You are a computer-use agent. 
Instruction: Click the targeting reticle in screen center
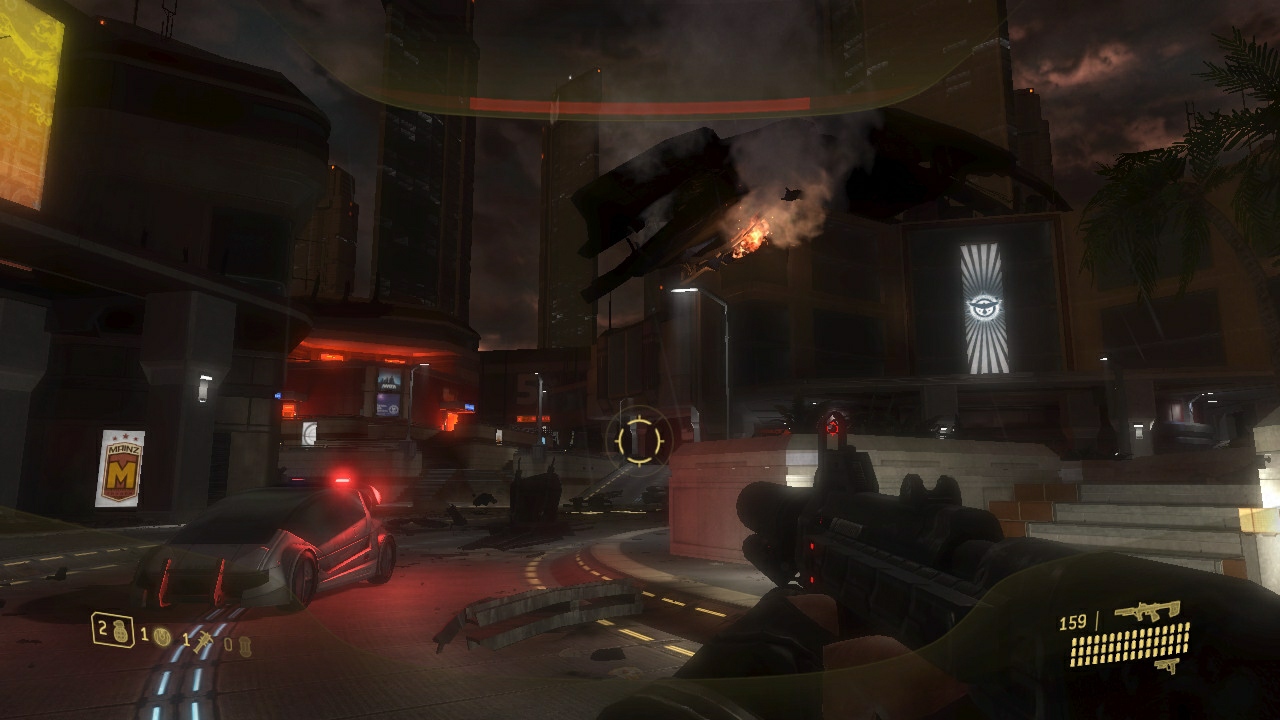(x=640, y=438)
